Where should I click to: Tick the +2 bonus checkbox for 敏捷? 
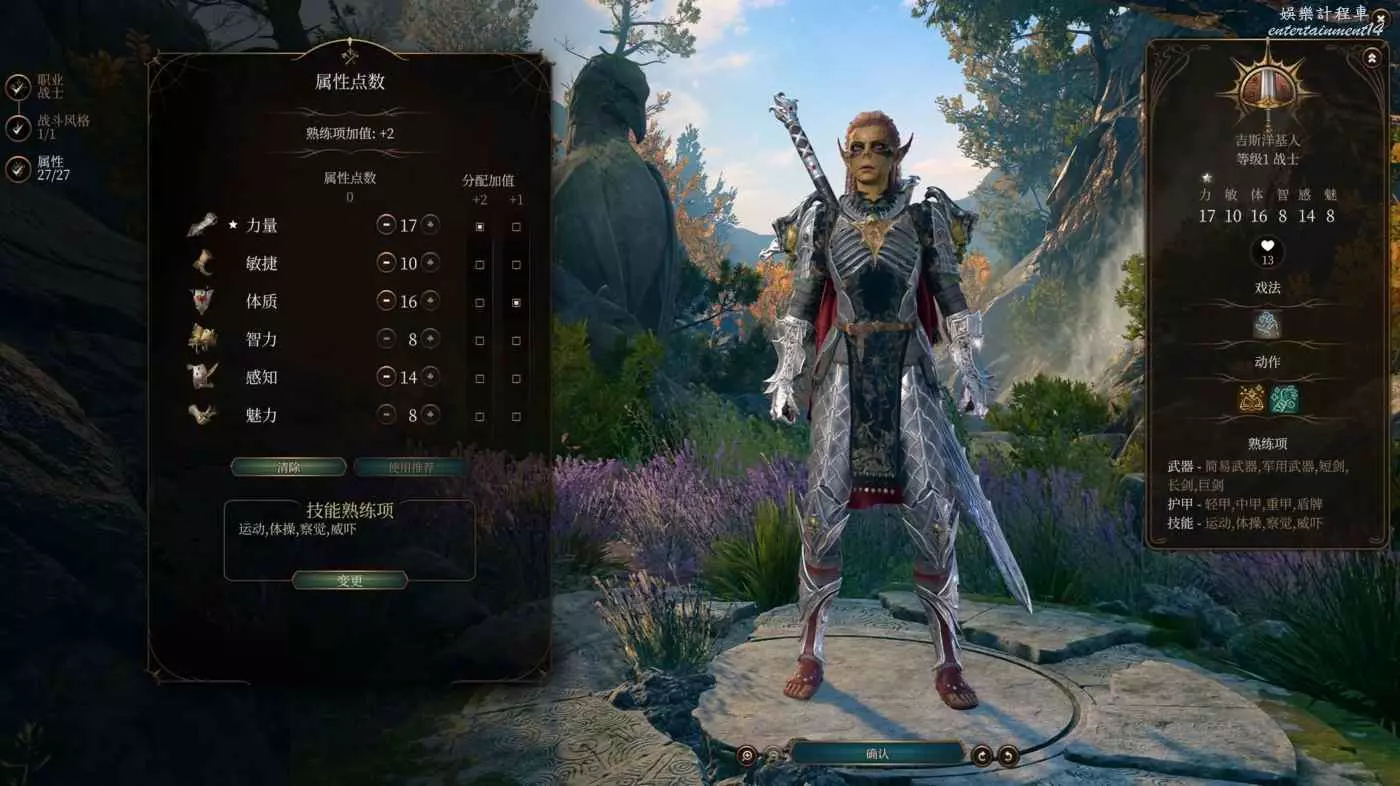pyautogui.click(x=480, y=265)
